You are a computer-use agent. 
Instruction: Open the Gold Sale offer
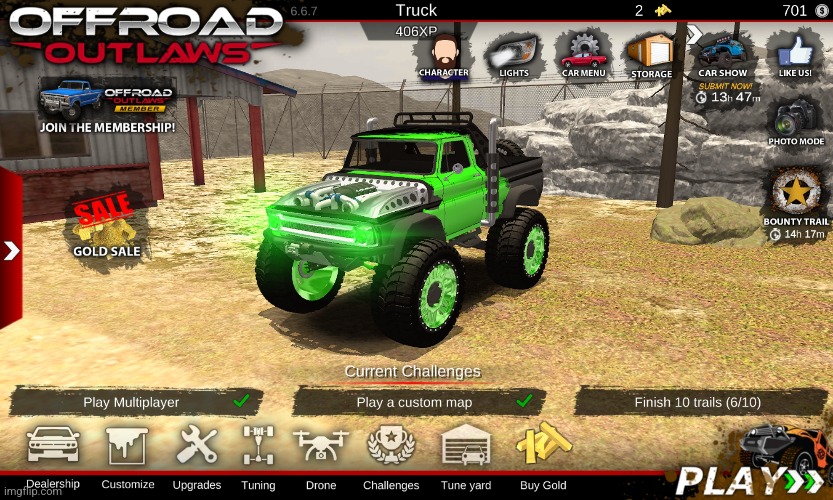coord(106,226)
